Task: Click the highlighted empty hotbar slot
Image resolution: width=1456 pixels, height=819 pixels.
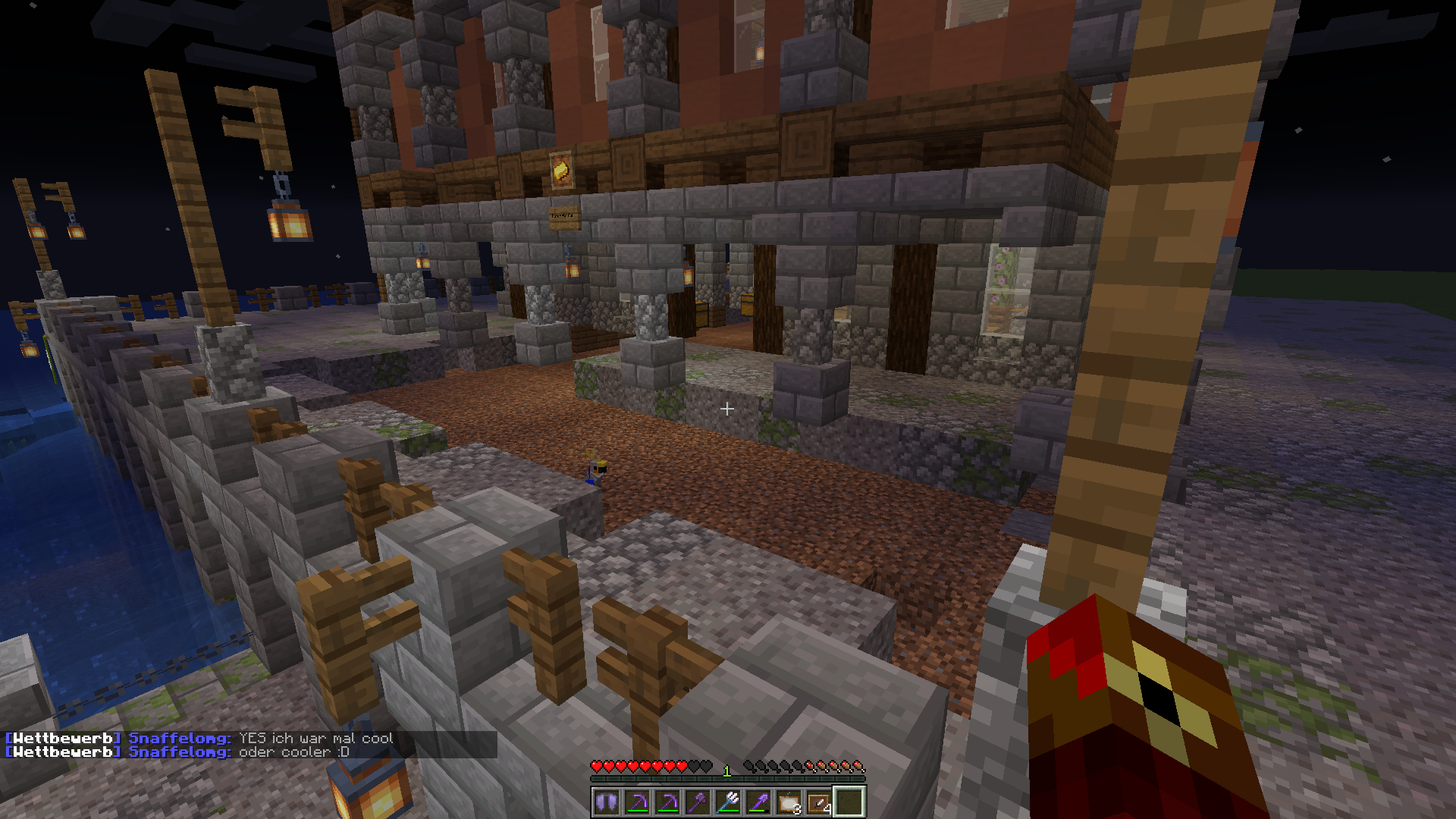Action: [849, 802]
